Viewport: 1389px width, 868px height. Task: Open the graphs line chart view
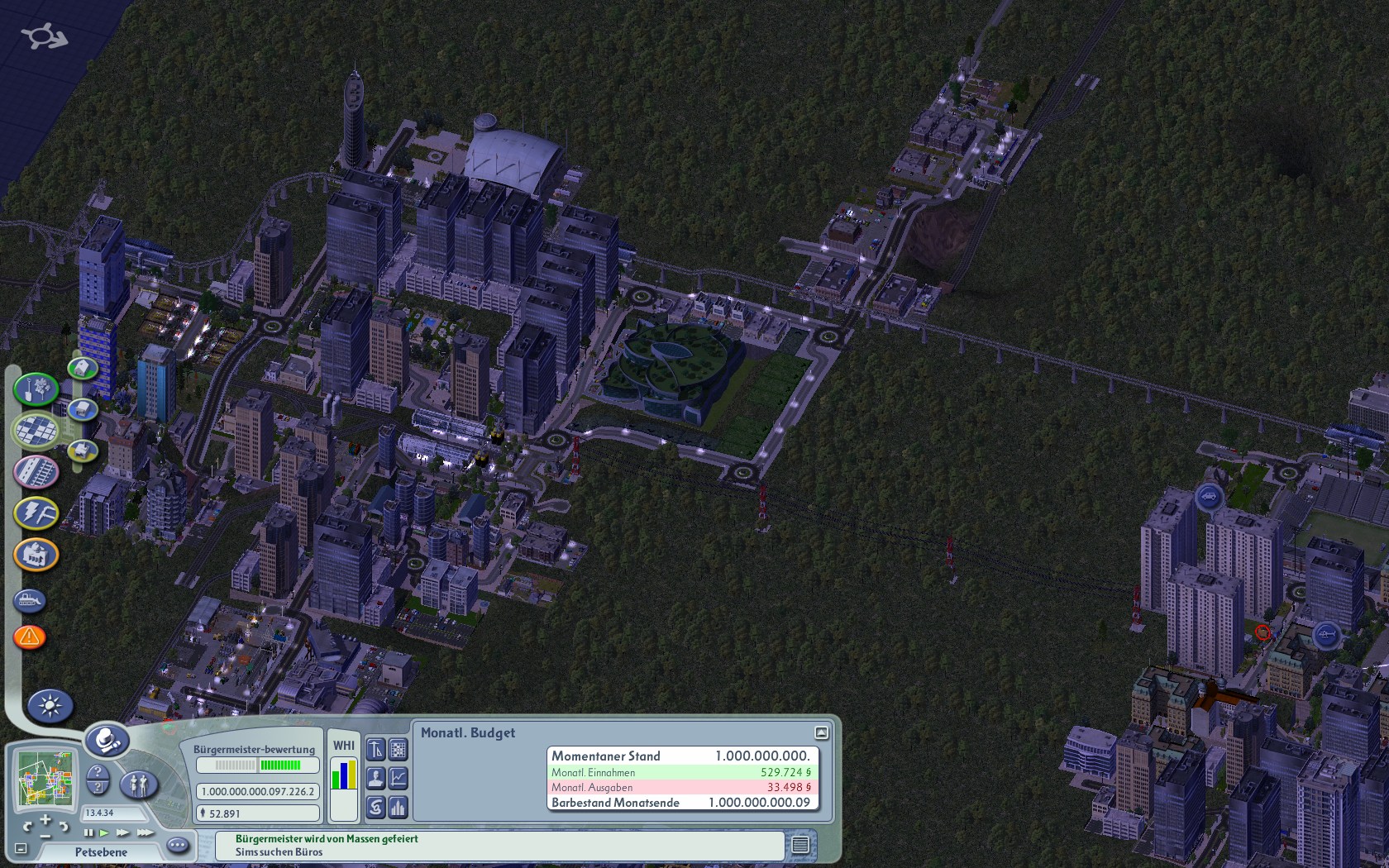(x=399, y=778)
